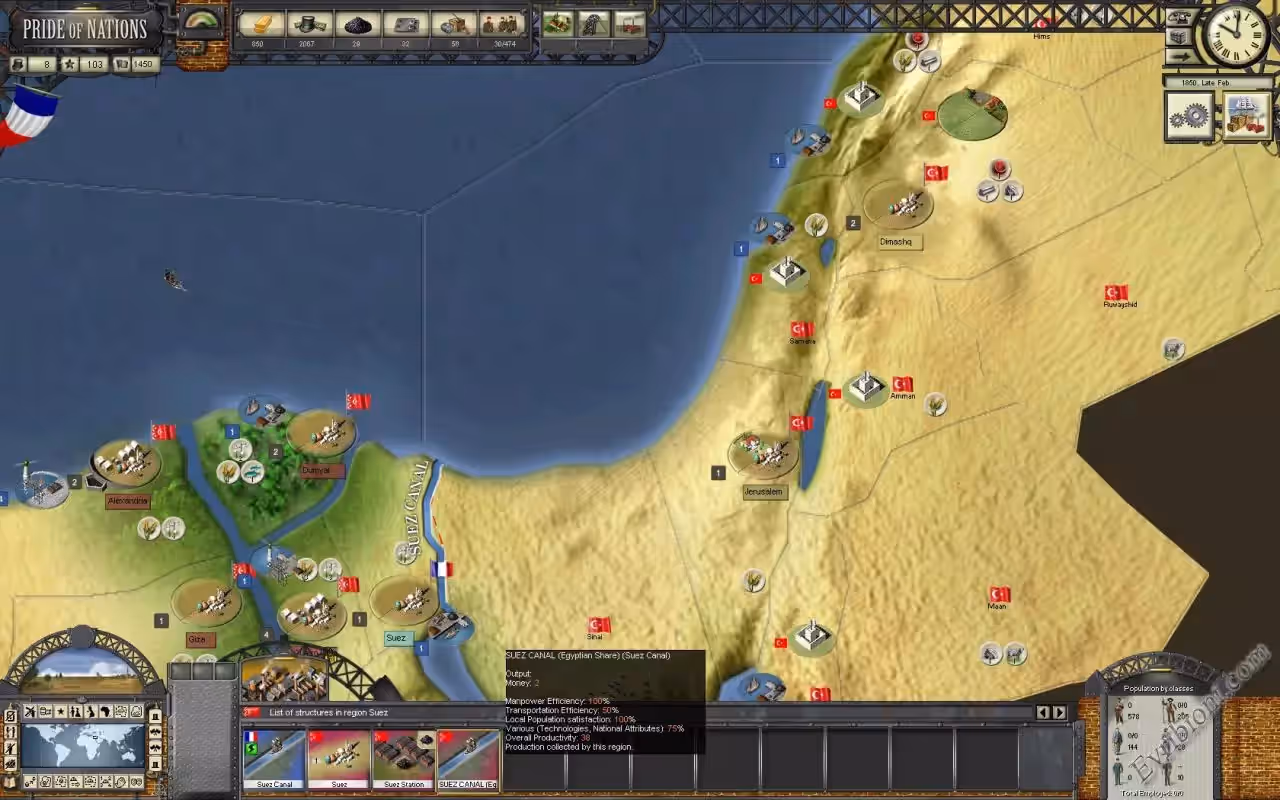Select the French Suez Canal structure card
Viewport: 1280px width, 800px height.
click(x=274, y=759)
